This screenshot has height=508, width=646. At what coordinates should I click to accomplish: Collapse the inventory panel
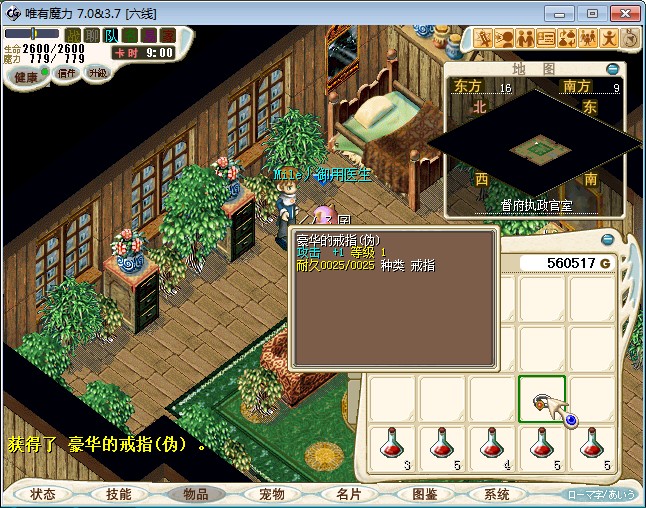607,239
